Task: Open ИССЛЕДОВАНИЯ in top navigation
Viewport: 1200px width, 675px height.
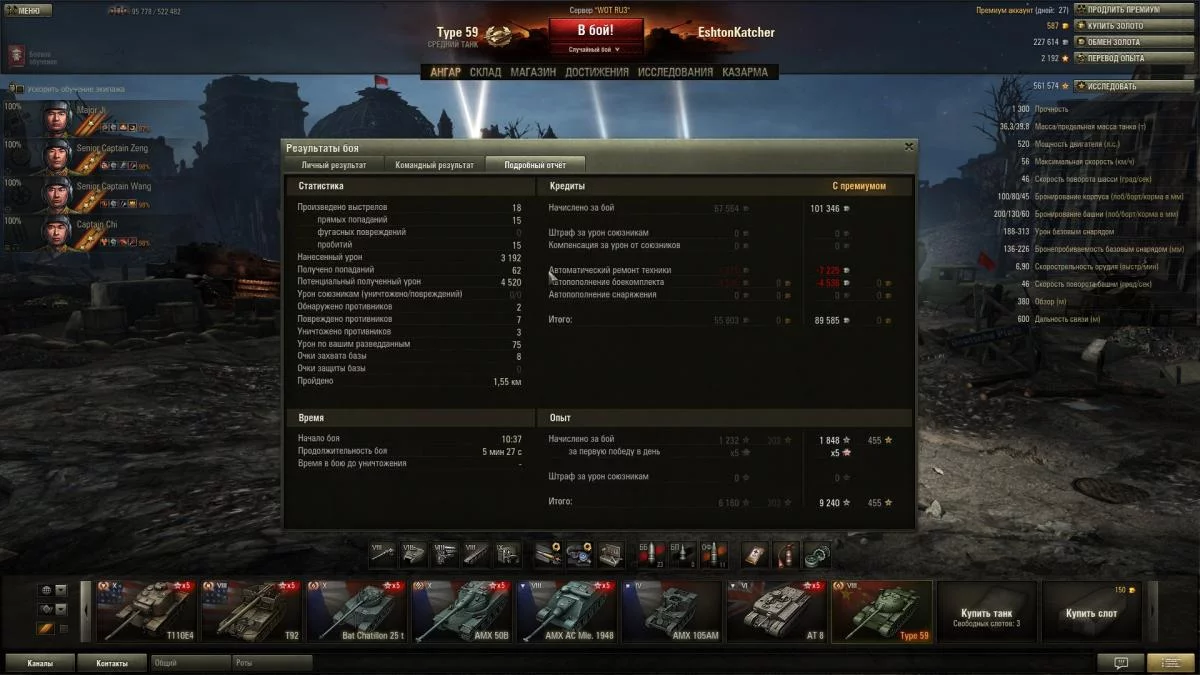Action: pyautogui.click(x=675, y=72)
